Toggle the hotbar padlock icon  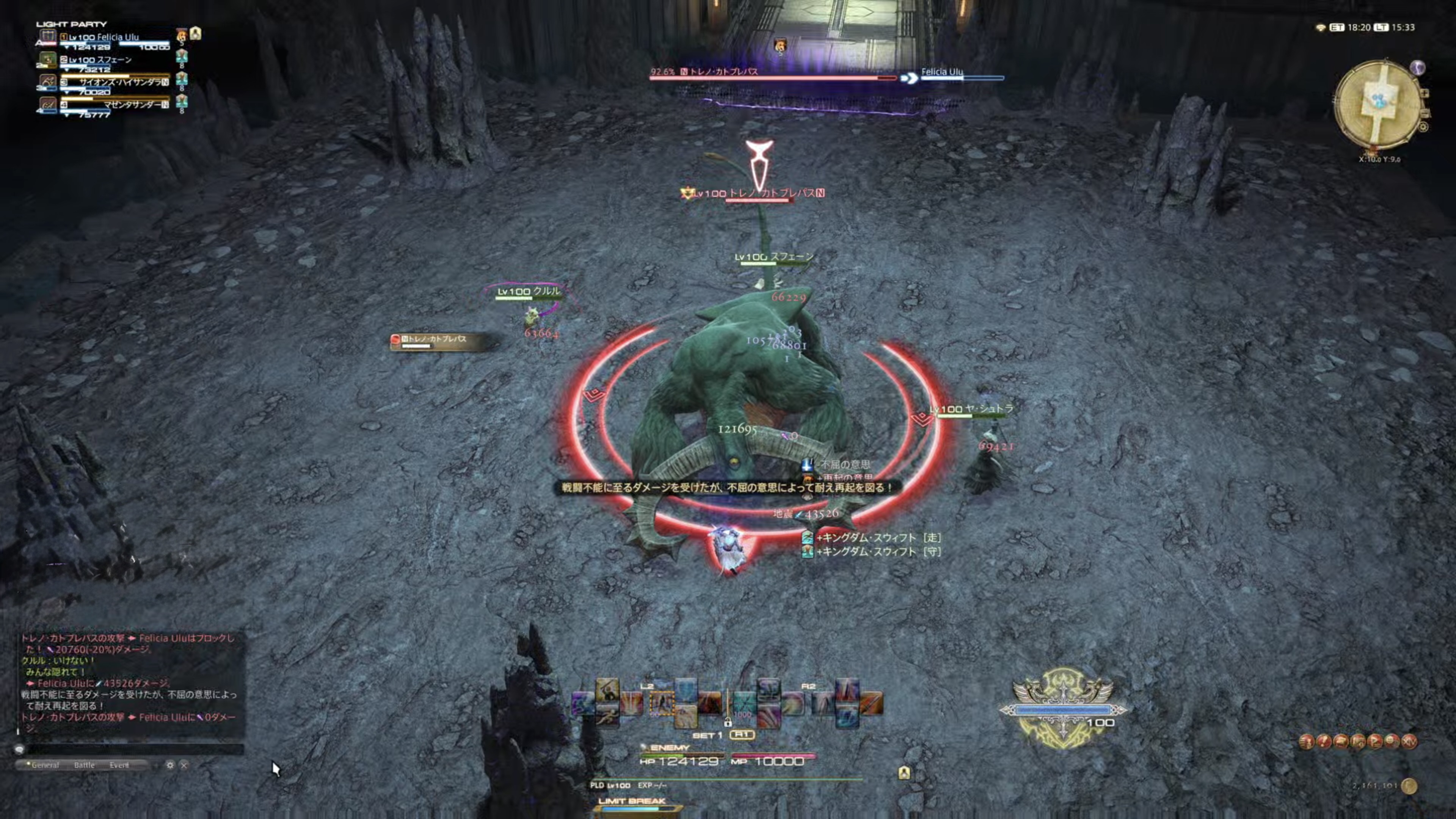(728, 723)
